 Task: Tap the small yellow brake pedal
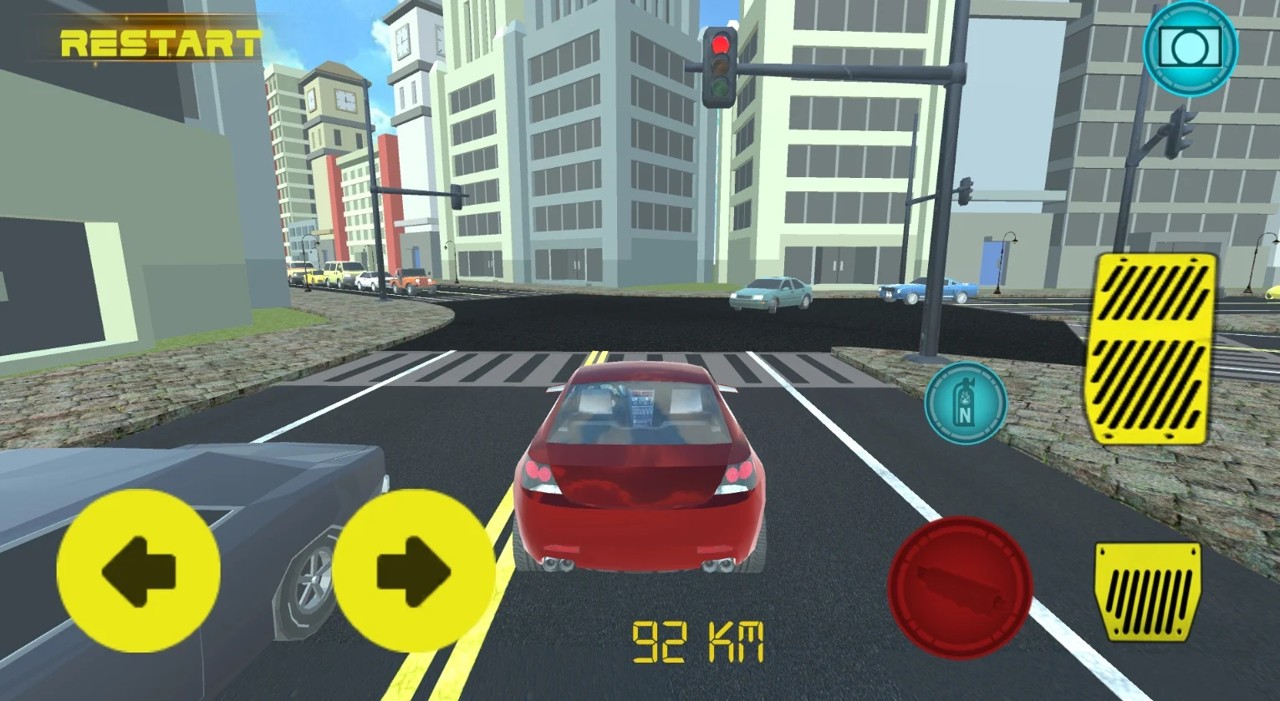click(1148, 591)
